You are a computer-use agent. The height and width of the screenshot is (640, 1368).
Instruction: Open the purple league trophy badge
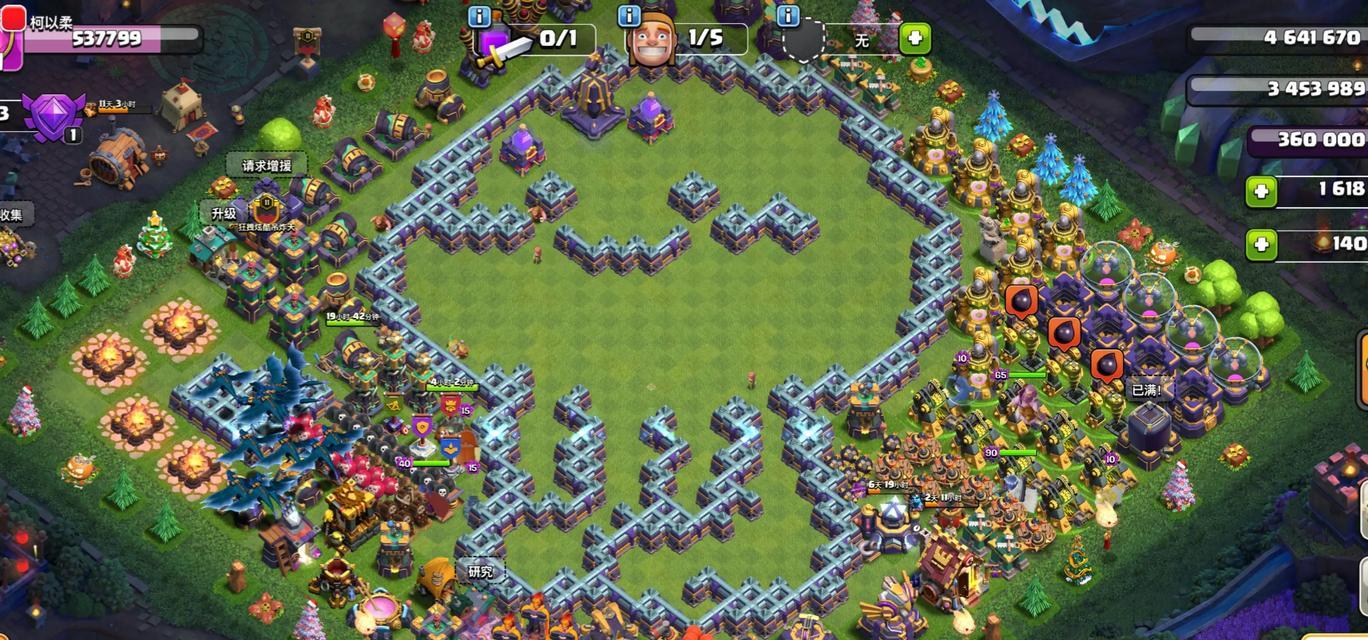pyautogui.click(x=52, y=115)
